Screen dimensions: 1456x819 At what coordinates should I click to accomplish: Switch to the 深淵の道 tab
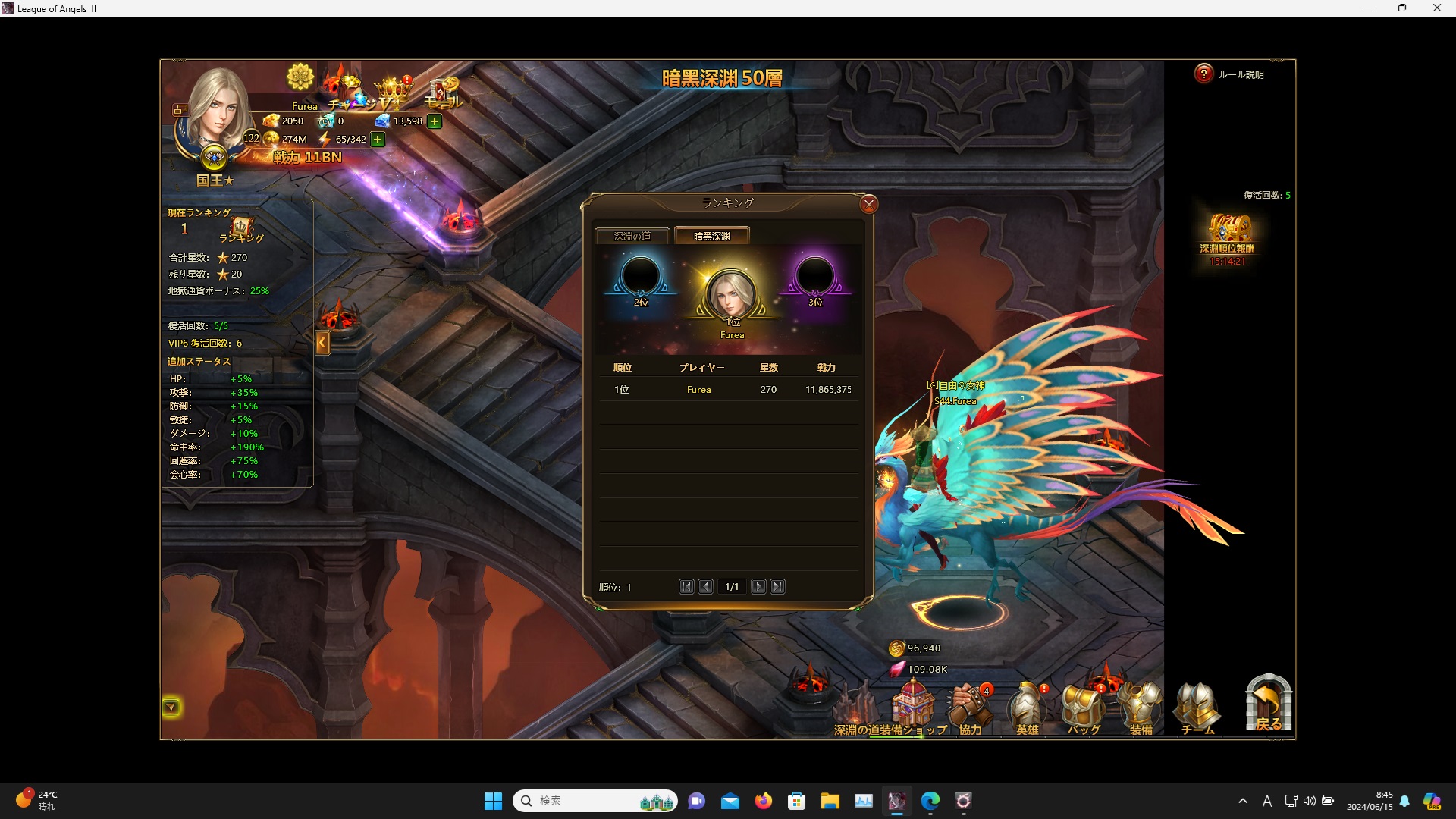[632, 236]
